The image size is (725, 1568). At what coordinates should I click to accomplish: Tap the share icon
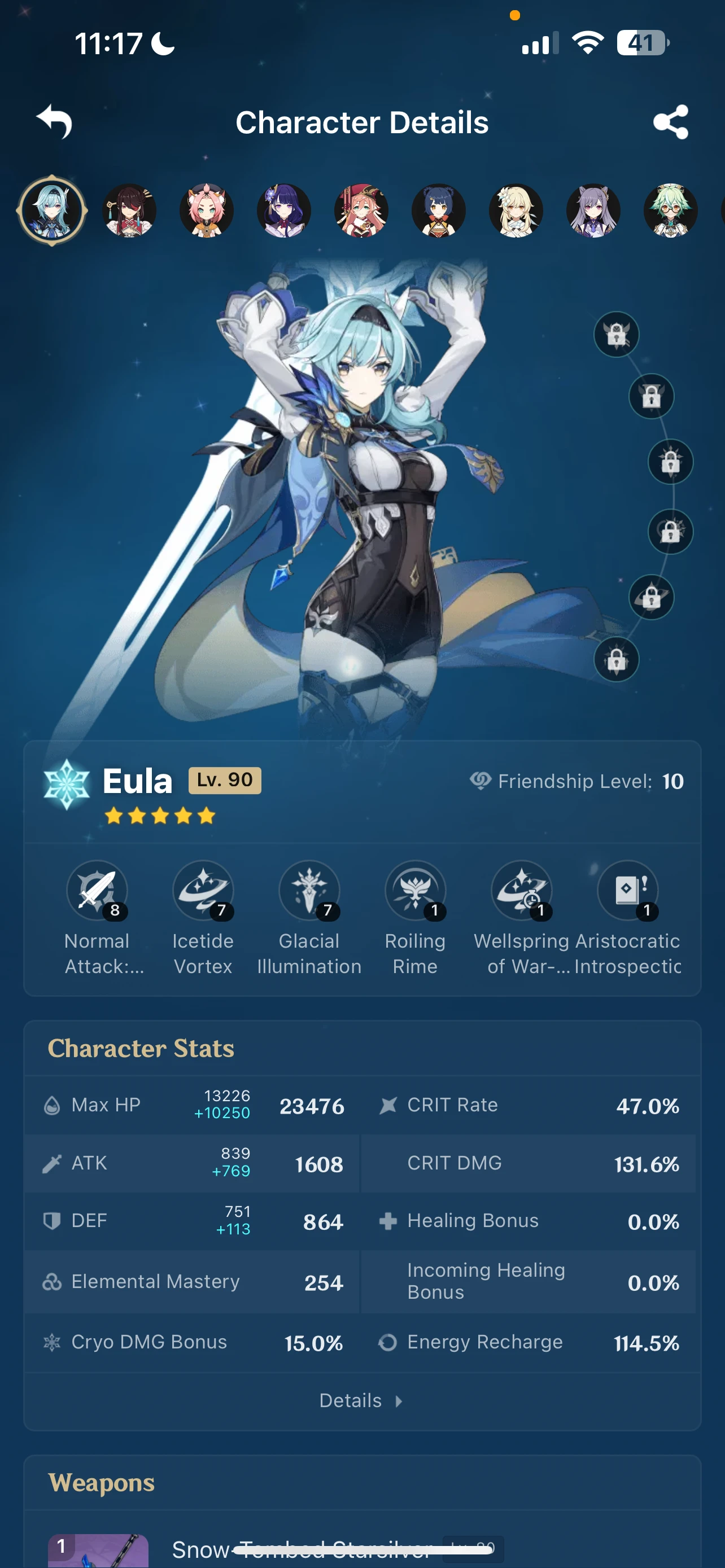(x=671, y=122)
